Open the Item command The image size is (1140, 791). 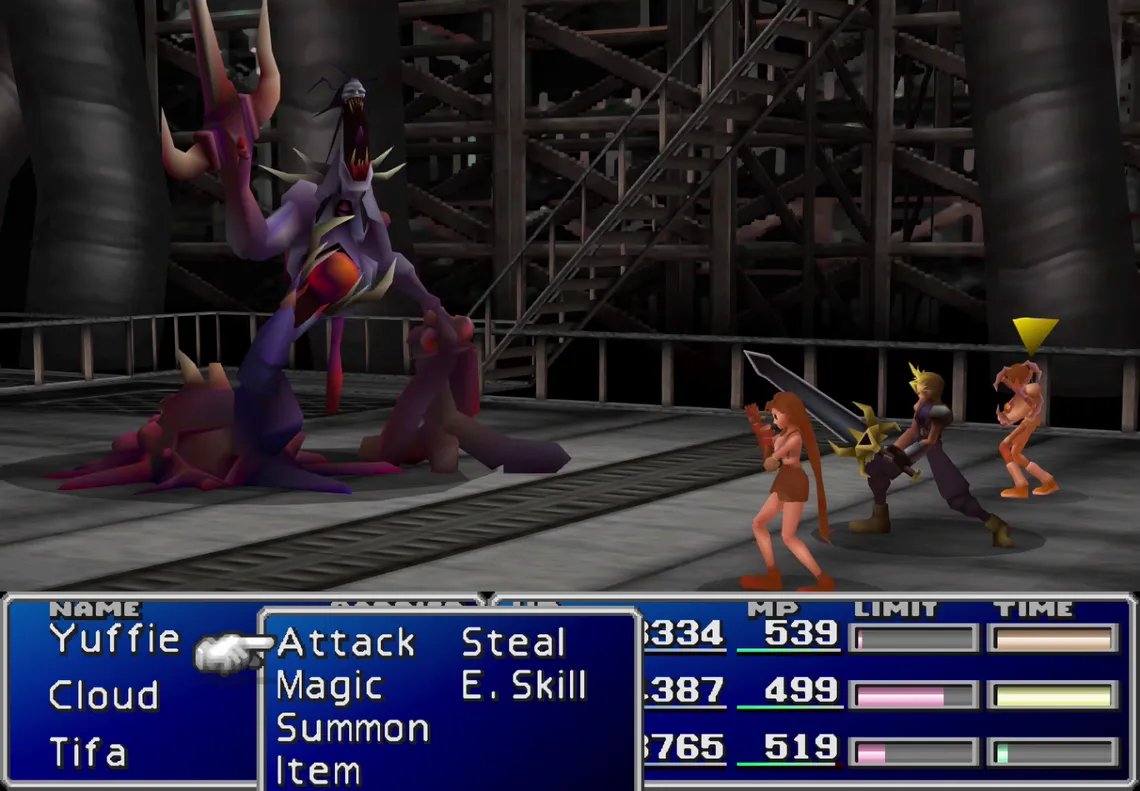[x=318, y=771]
